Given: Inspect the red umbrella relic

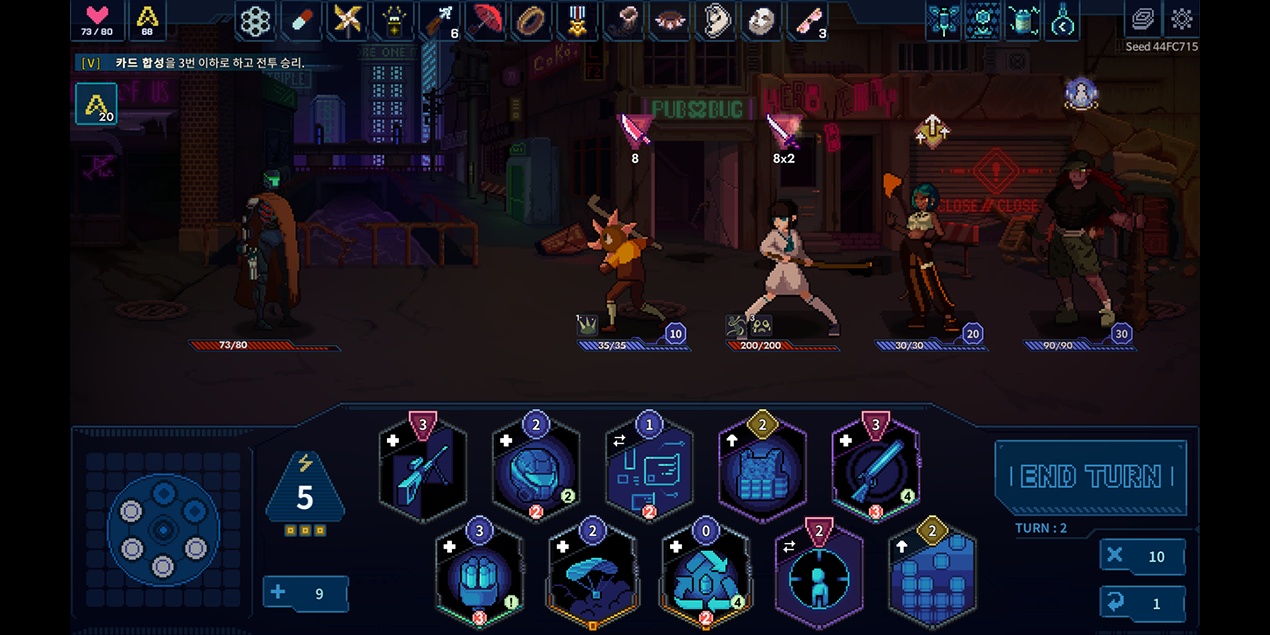Looking at the screenshot, I should point(487,20).
